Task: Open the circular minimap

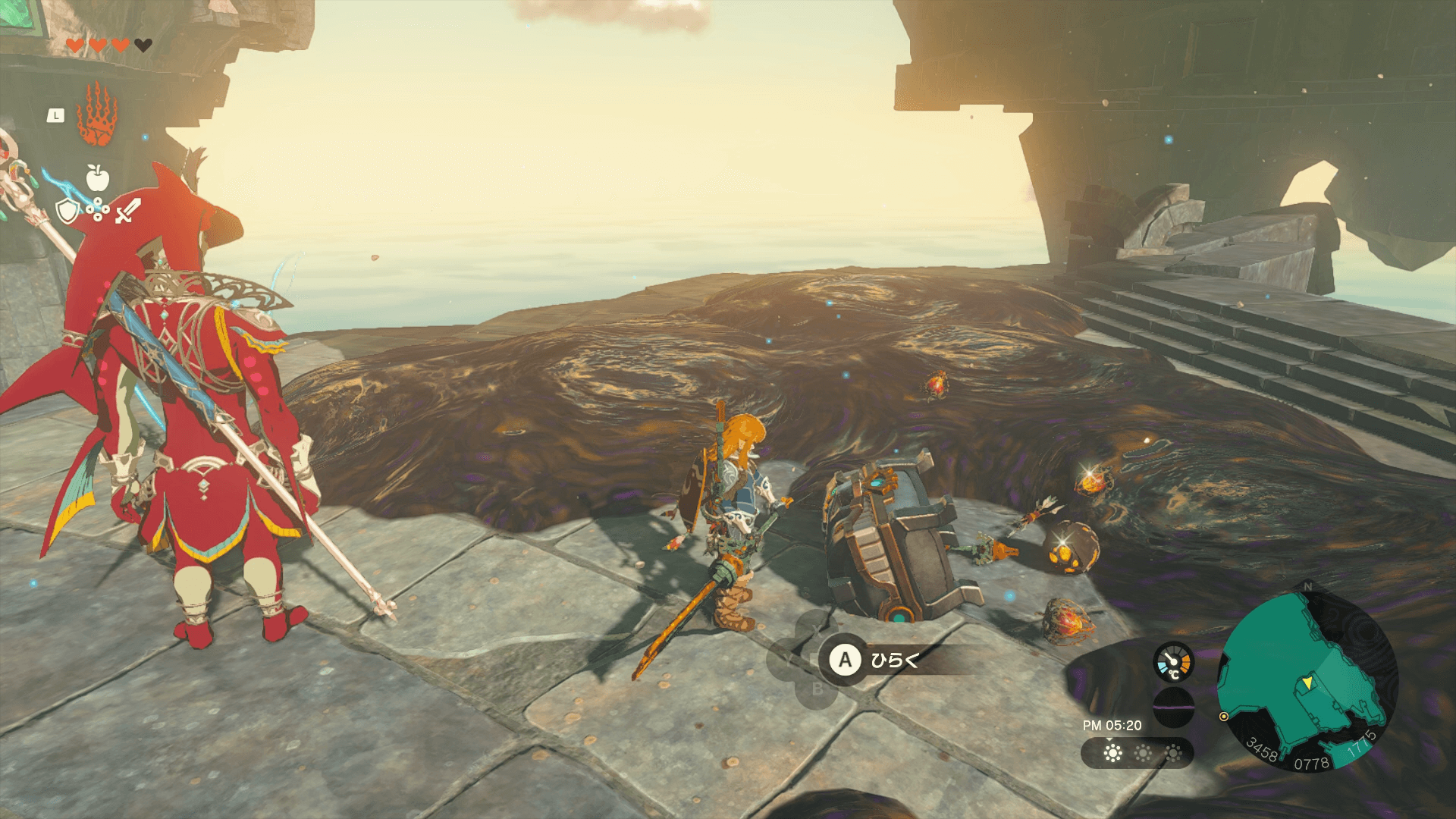Action: pyautogui.click(x=1307, y=680)
